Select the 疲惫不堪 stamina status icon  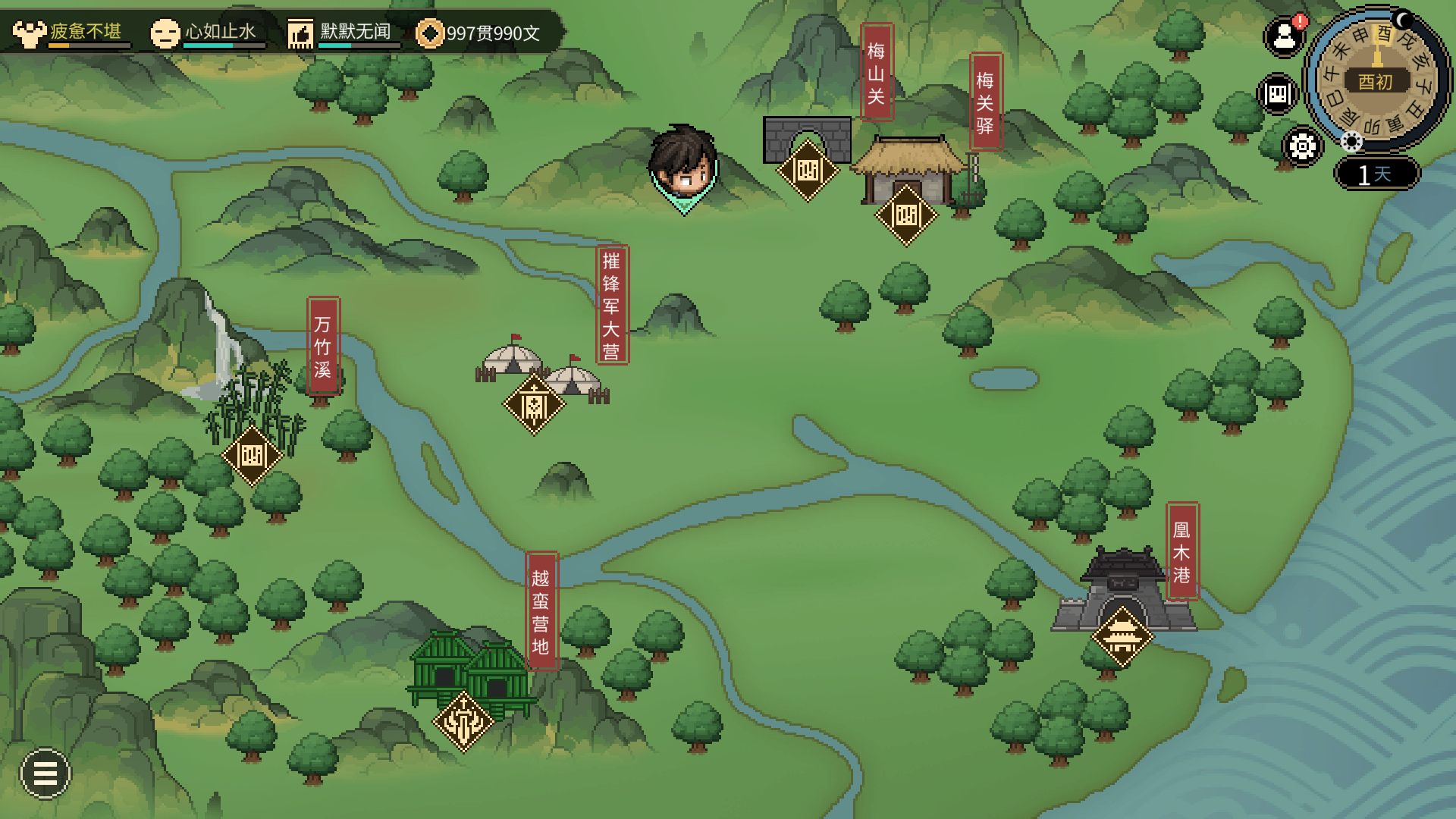30,33
